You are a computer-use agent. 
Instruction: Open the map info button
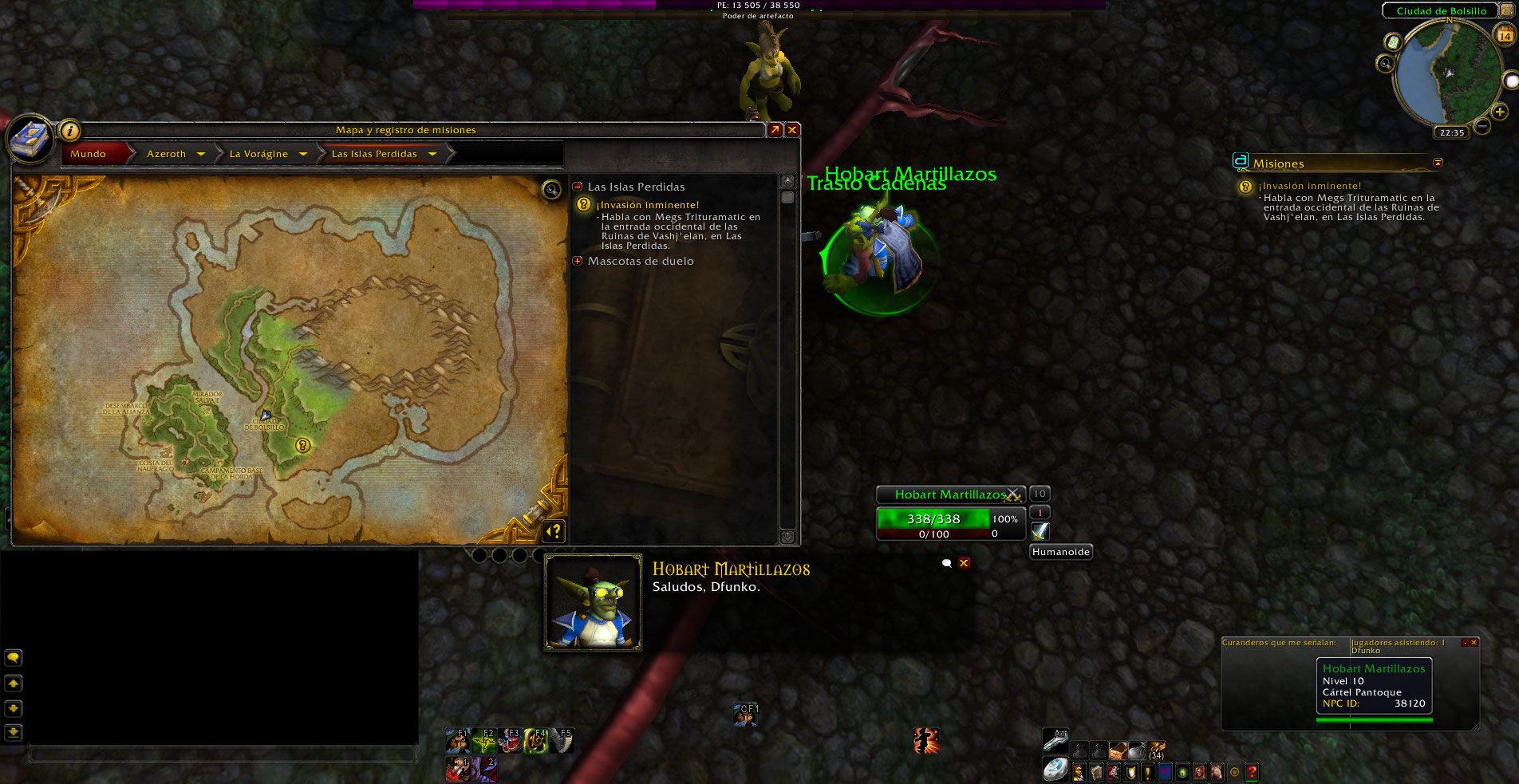pos(70,130)
